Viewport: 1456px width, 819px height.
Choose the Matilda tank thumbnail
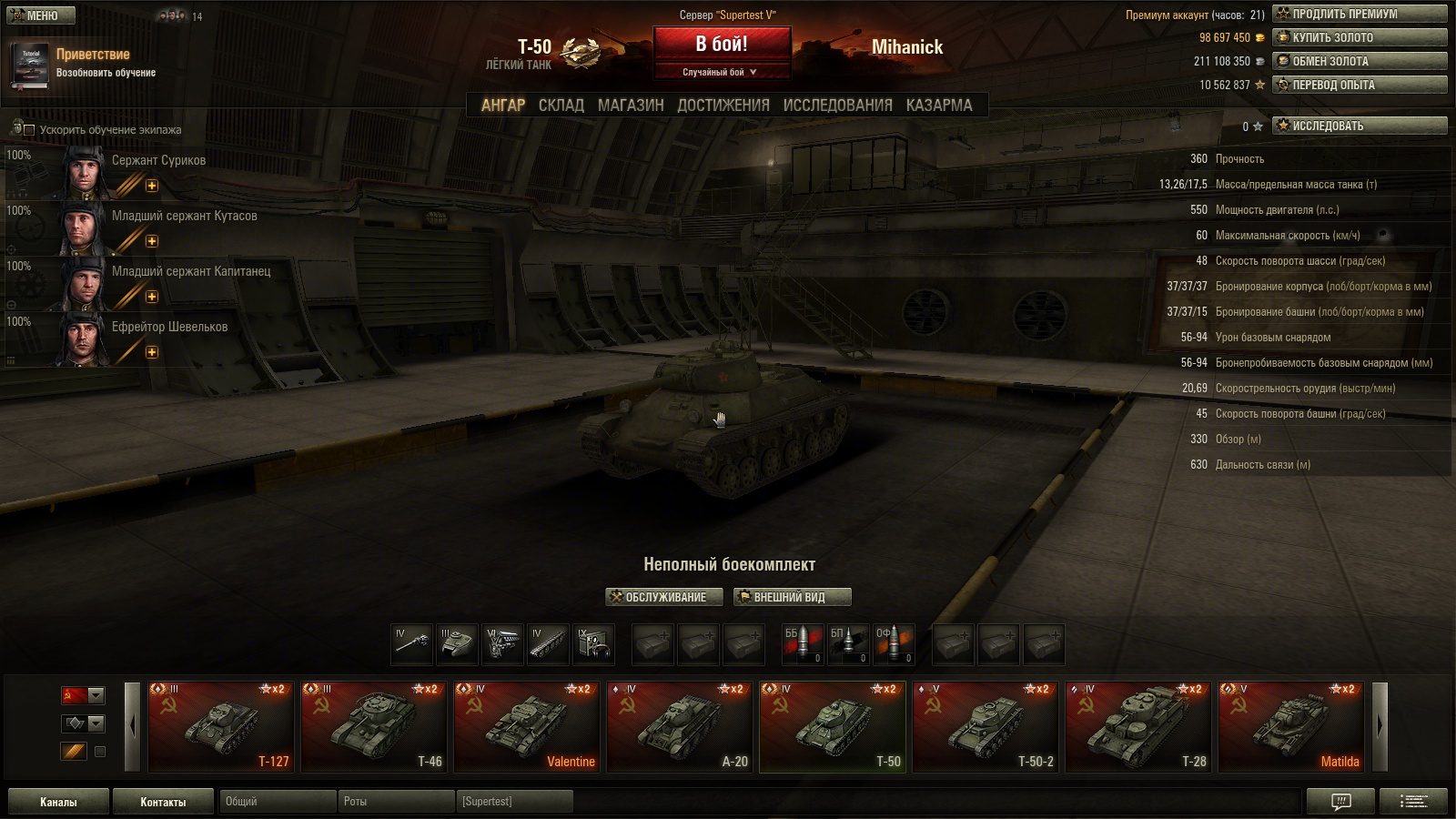[x=1290, y=727]
